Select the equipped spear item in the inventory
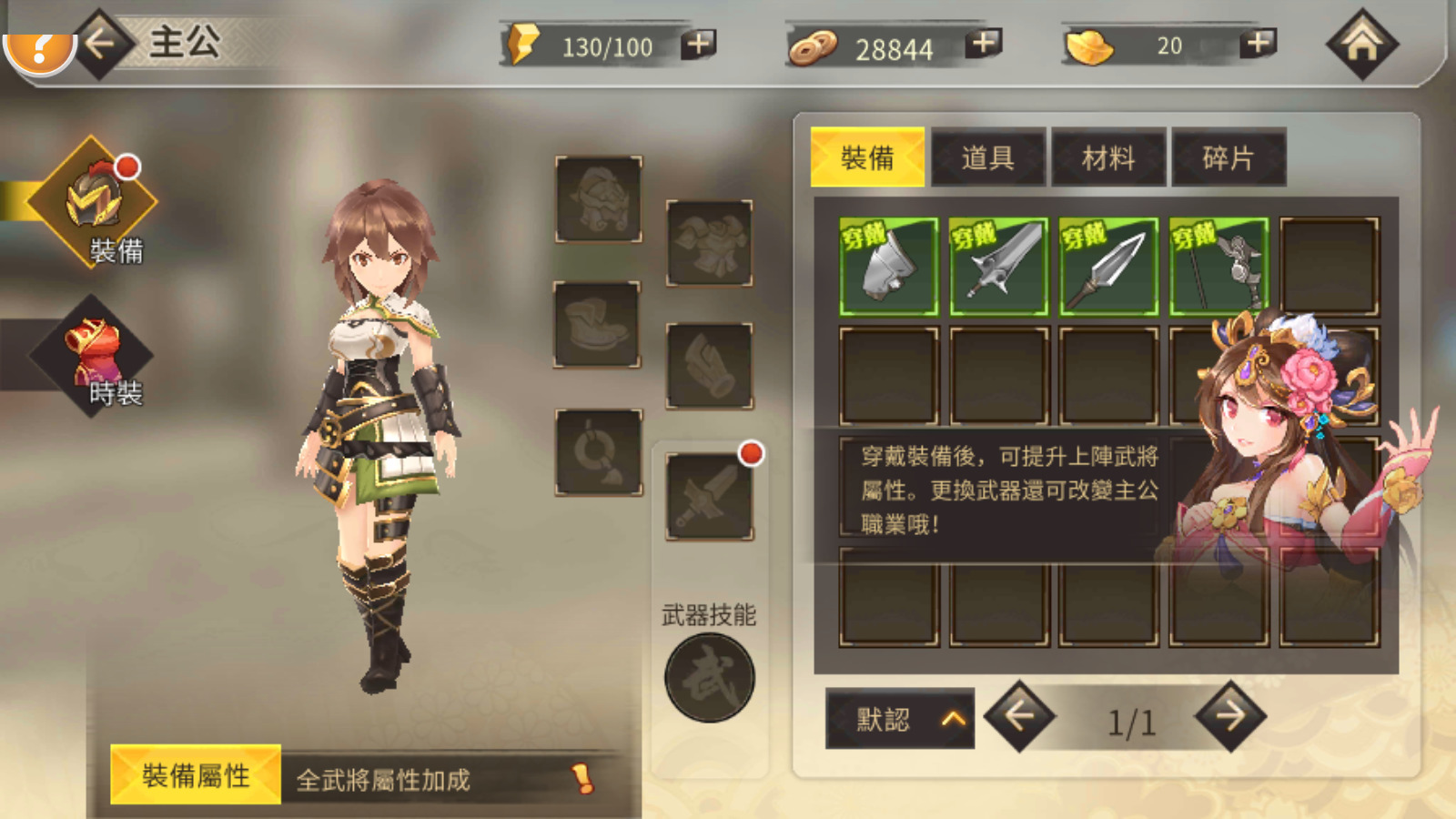 [1107, 266]
